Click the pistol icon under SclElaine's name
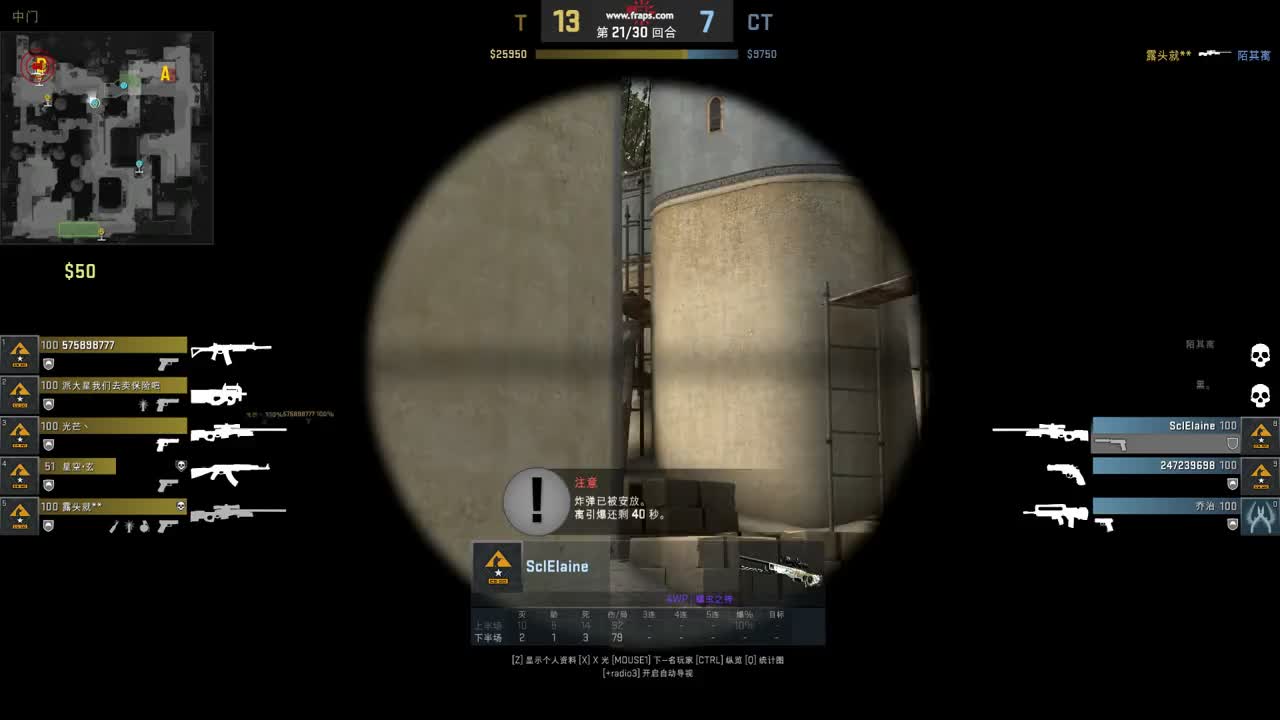Image resolution: width=1280 pixels, height=720 pixels. pos(1111,445)
